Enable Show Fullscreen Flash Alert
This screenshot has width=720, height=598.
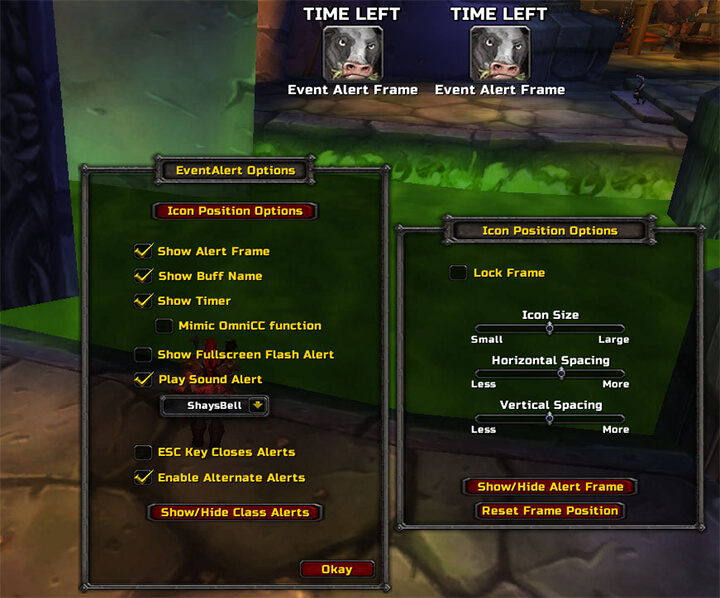(x=143, y=354)
